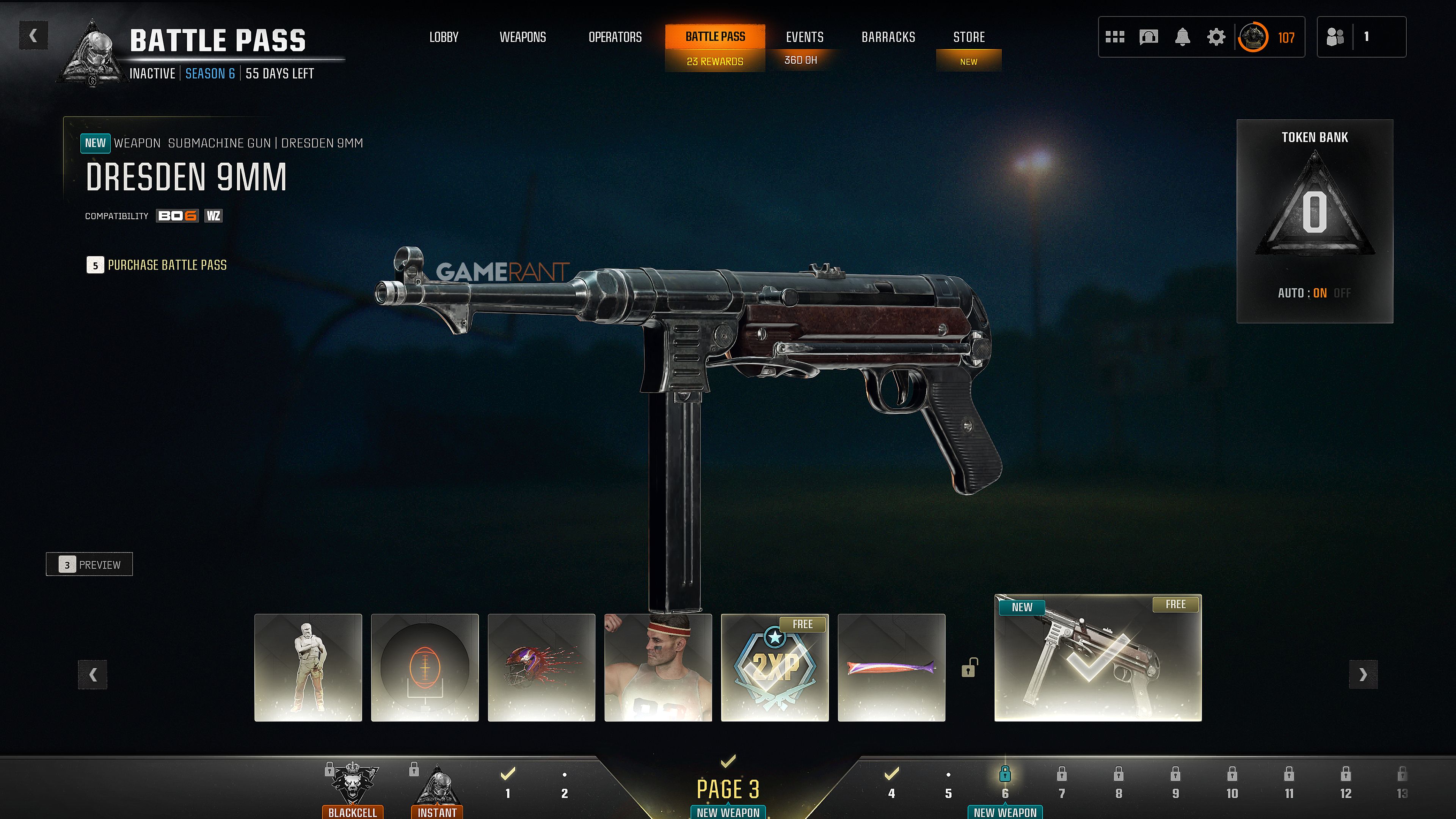The width and height of the screenshot is (1456, 819).
Task: Preview the Dresden 9mm weapon
Action: (89, 564)
